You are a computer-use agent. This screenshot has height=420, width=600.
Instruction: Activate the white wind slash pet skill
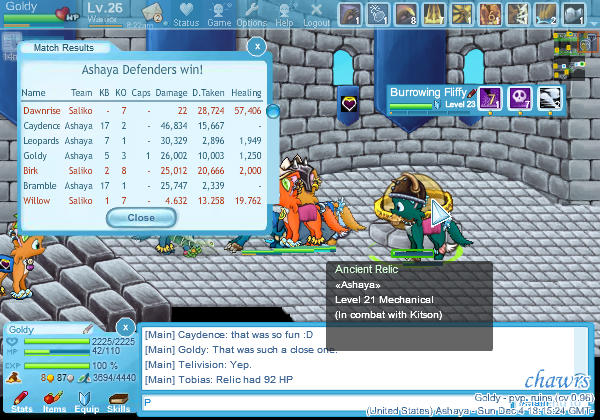pos(550,98)
